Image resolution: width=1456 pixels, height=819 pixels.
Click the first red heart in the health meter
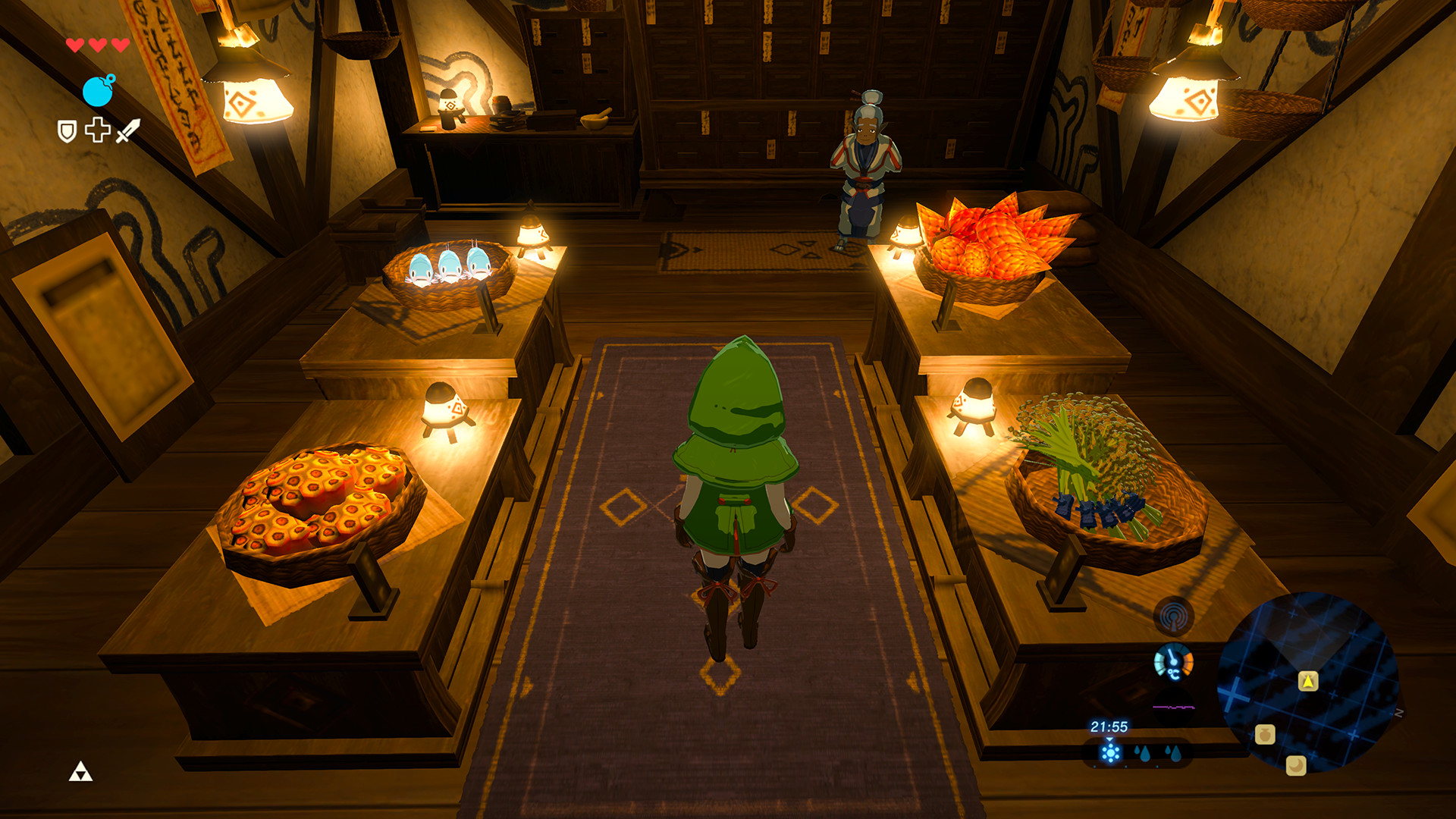coord(74,45)
